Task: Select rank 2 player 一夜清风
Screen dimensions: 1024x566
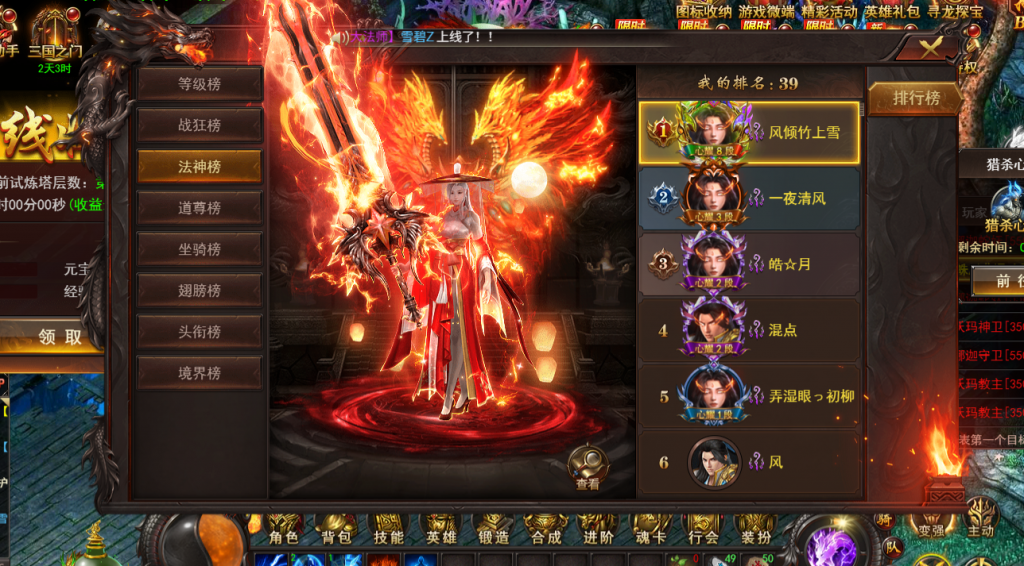Action: 749,198
